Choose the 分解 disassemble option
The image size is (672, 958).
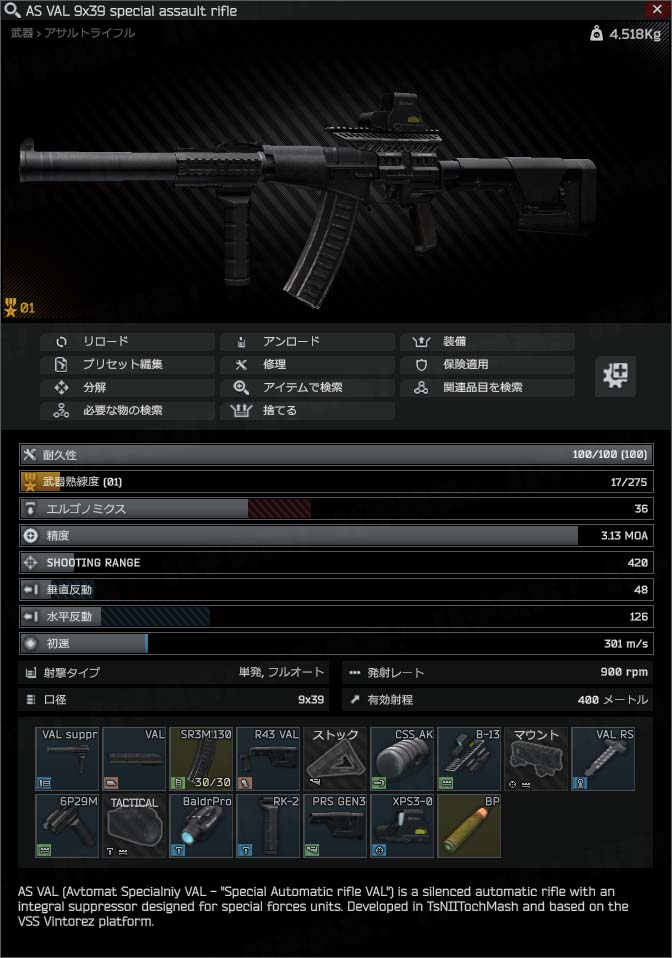pos(127,387)
